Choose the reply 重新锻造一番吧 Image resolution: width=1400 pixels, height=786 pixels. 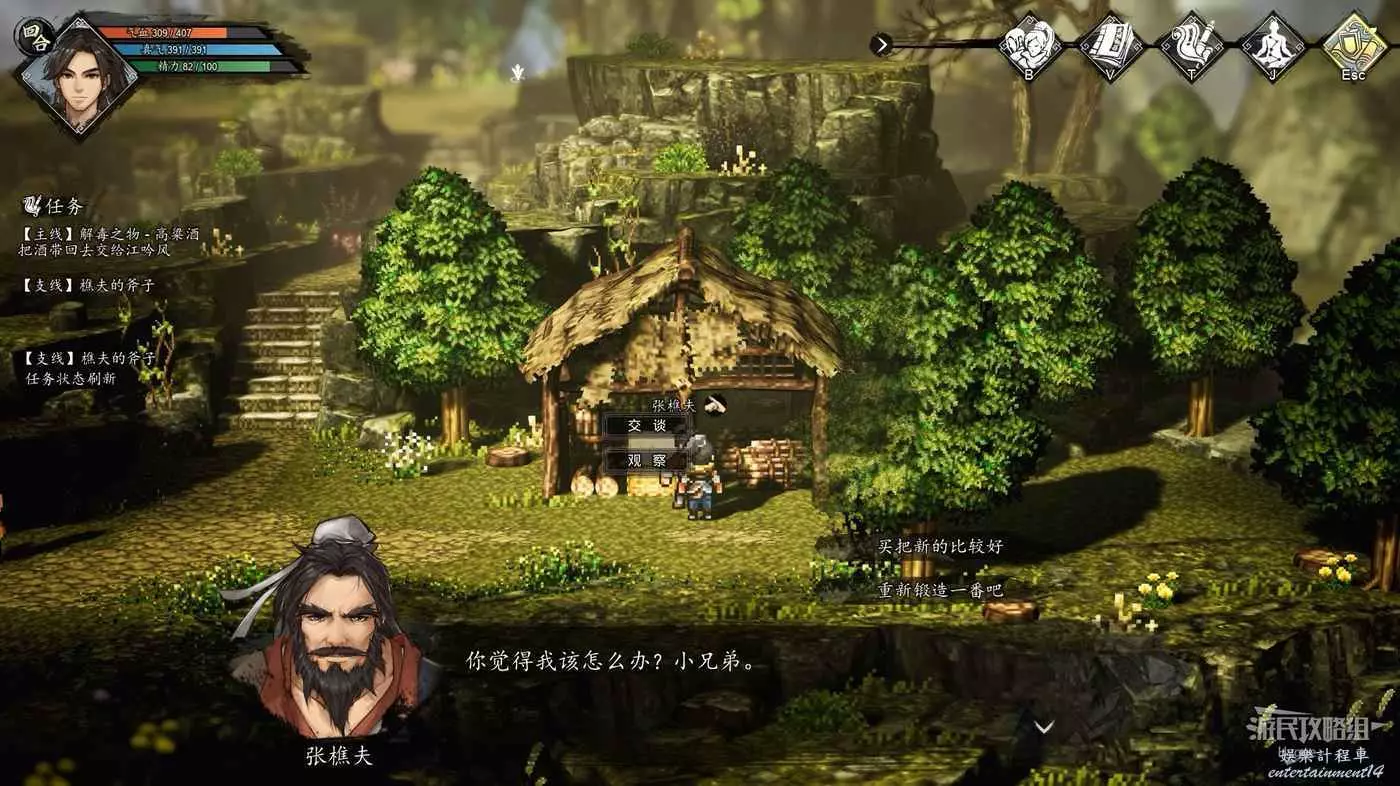point(940,590)
